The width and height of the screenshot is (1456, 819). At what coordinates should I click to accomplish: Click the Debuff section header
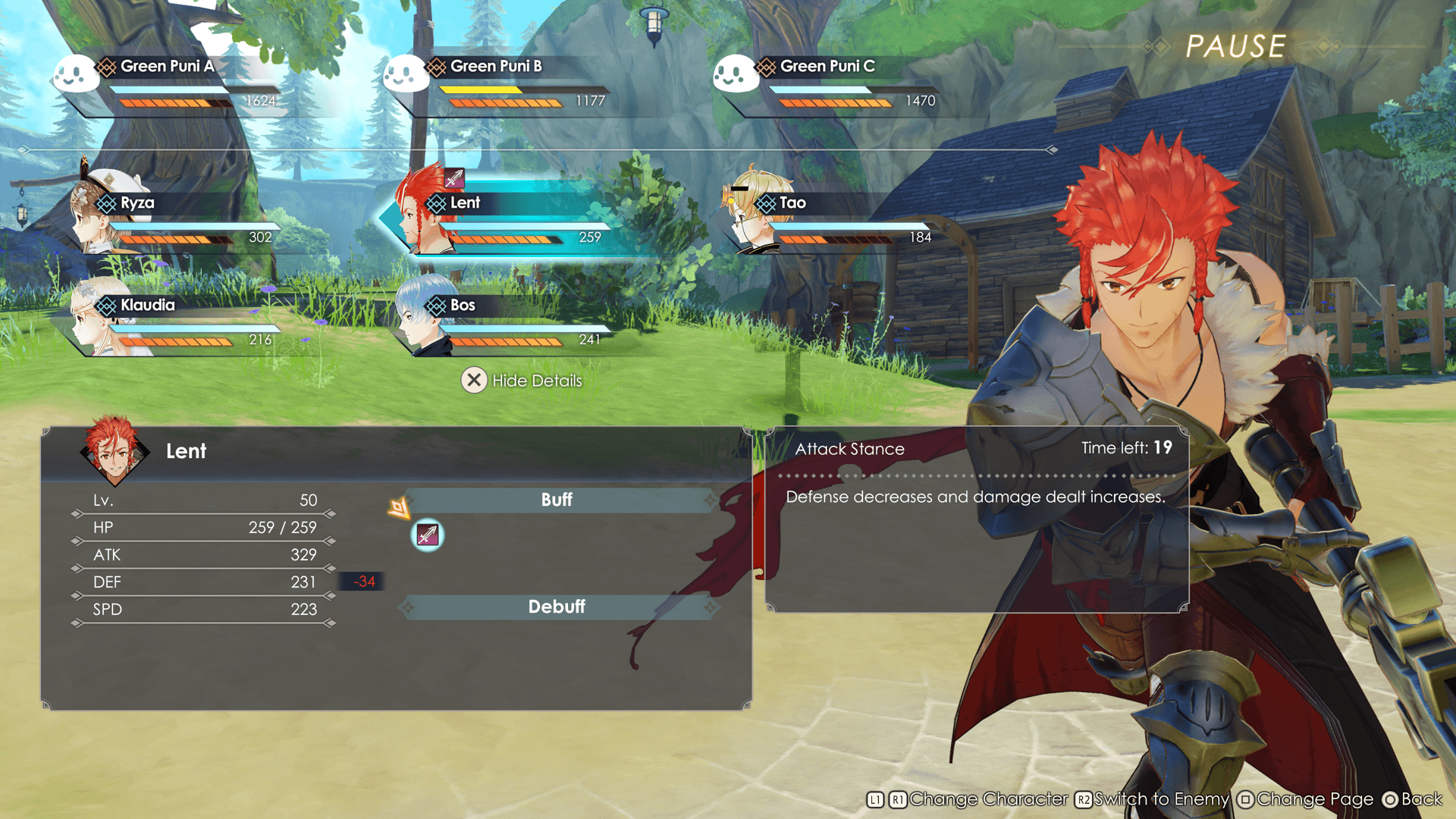click(x=557, y=607)
